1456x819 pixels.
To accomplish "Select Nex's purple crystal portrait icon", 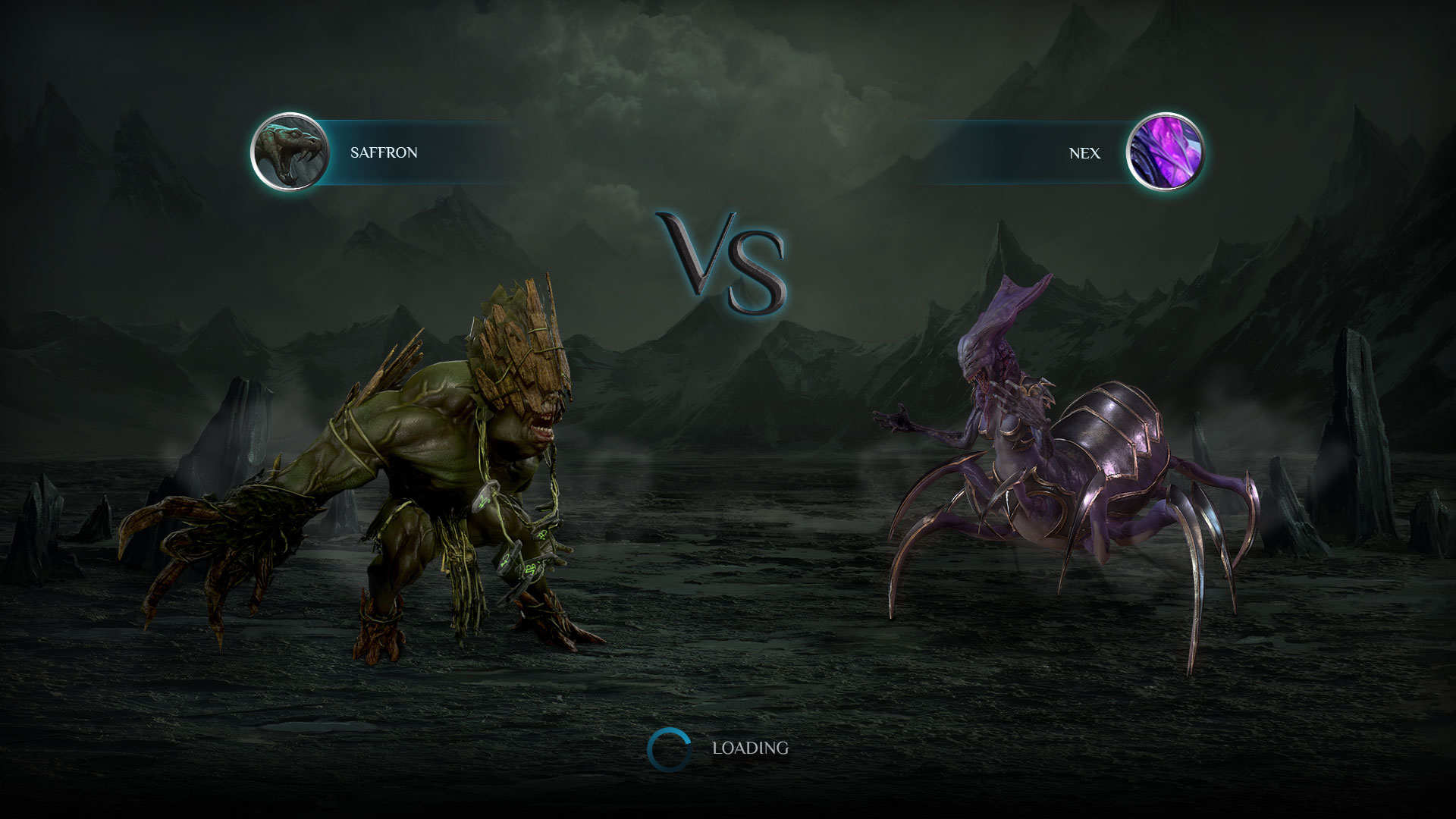I will [1165, 152].
